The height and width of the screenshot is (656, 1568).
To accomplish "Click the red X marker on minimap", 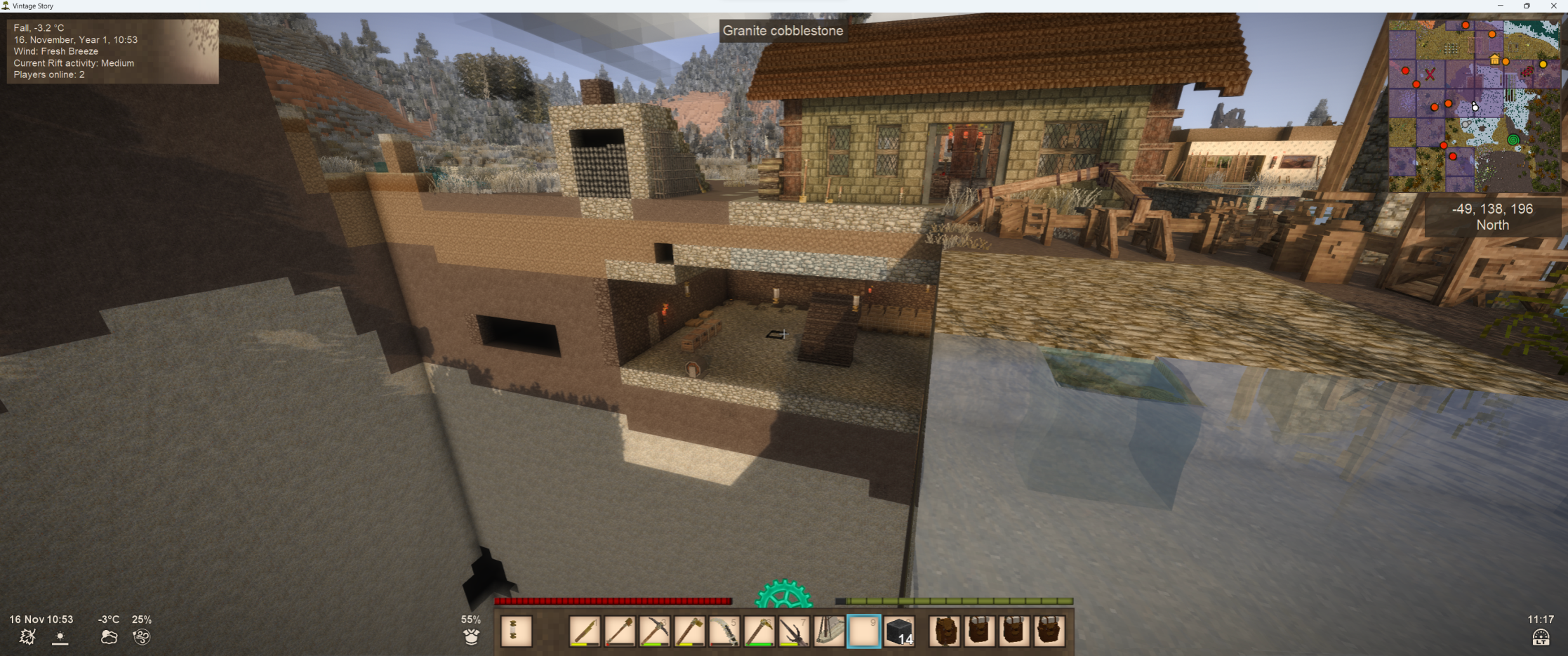I will (x=1430, y=74).
